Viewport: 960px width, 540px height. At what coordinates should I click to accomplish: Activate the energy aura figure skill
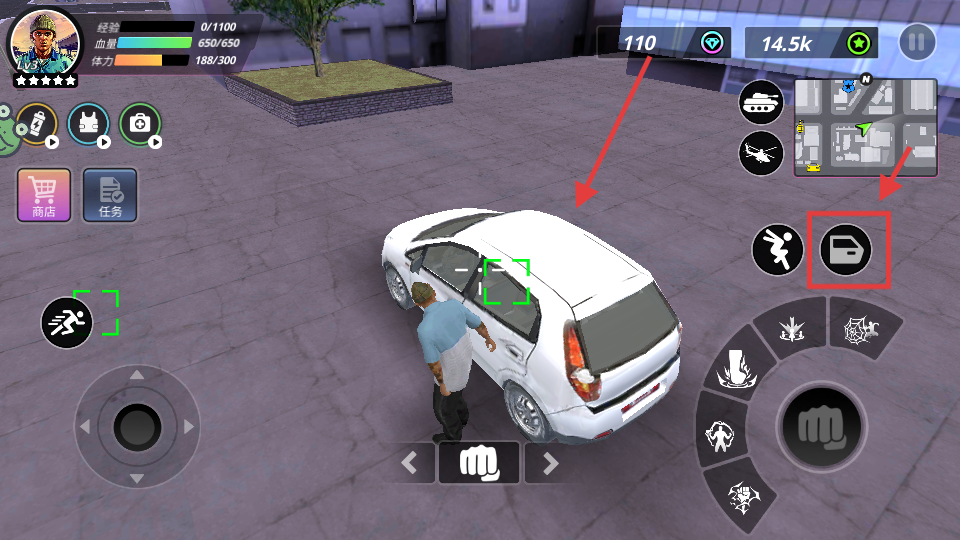pyautogui.click(x=718, y=435)
